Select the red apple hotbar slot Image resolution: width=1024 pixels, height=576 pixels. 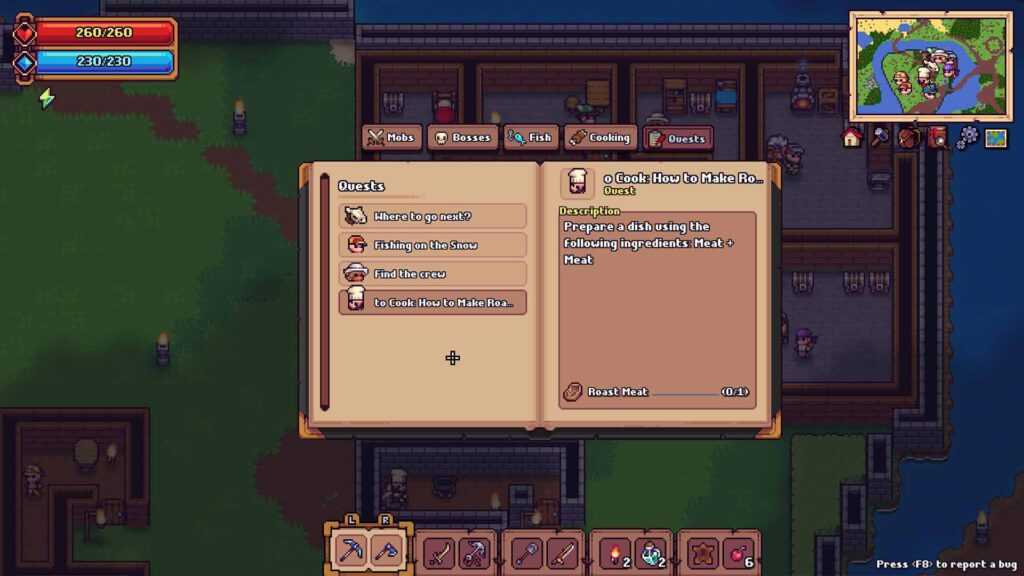(x=739, y=550)
